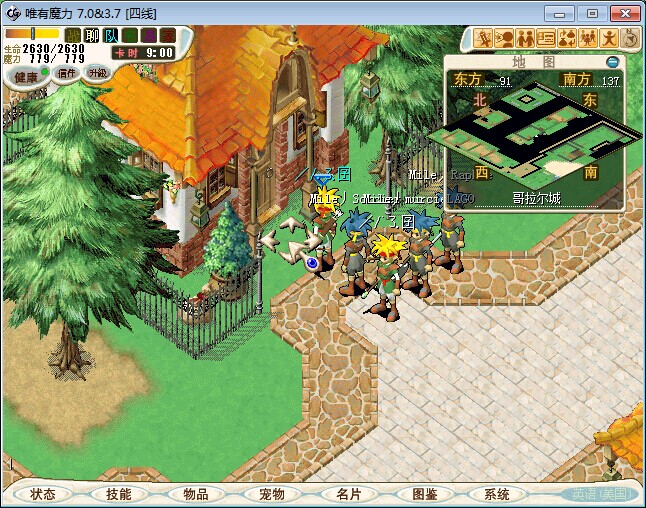This screenshot has height=508, width=646.
Task: Click the 健康 health button
Action: pos(27,77)
